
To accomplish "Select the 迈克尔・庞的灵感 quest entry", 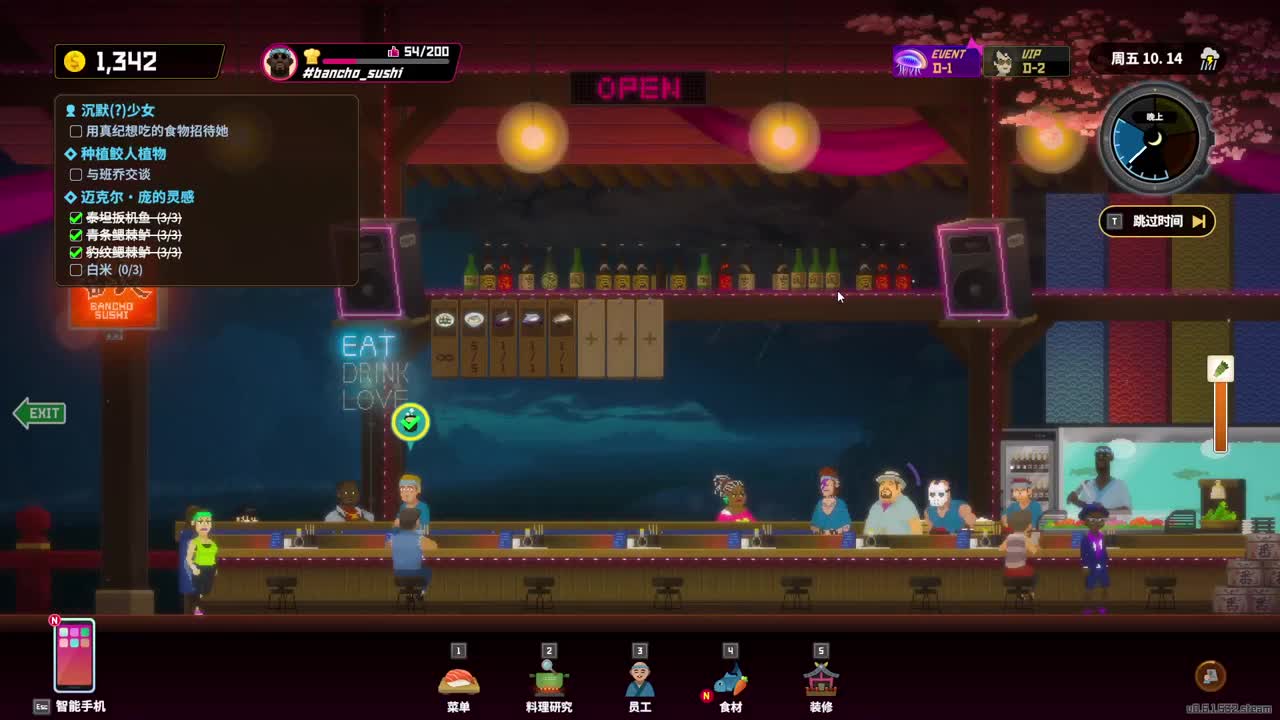I will click(x=136, y=197).
